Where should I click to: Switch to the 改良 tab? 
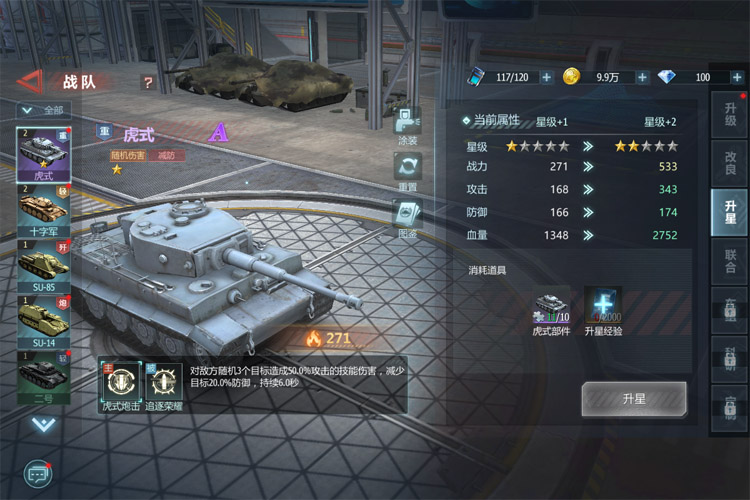[x=730, y=165]
